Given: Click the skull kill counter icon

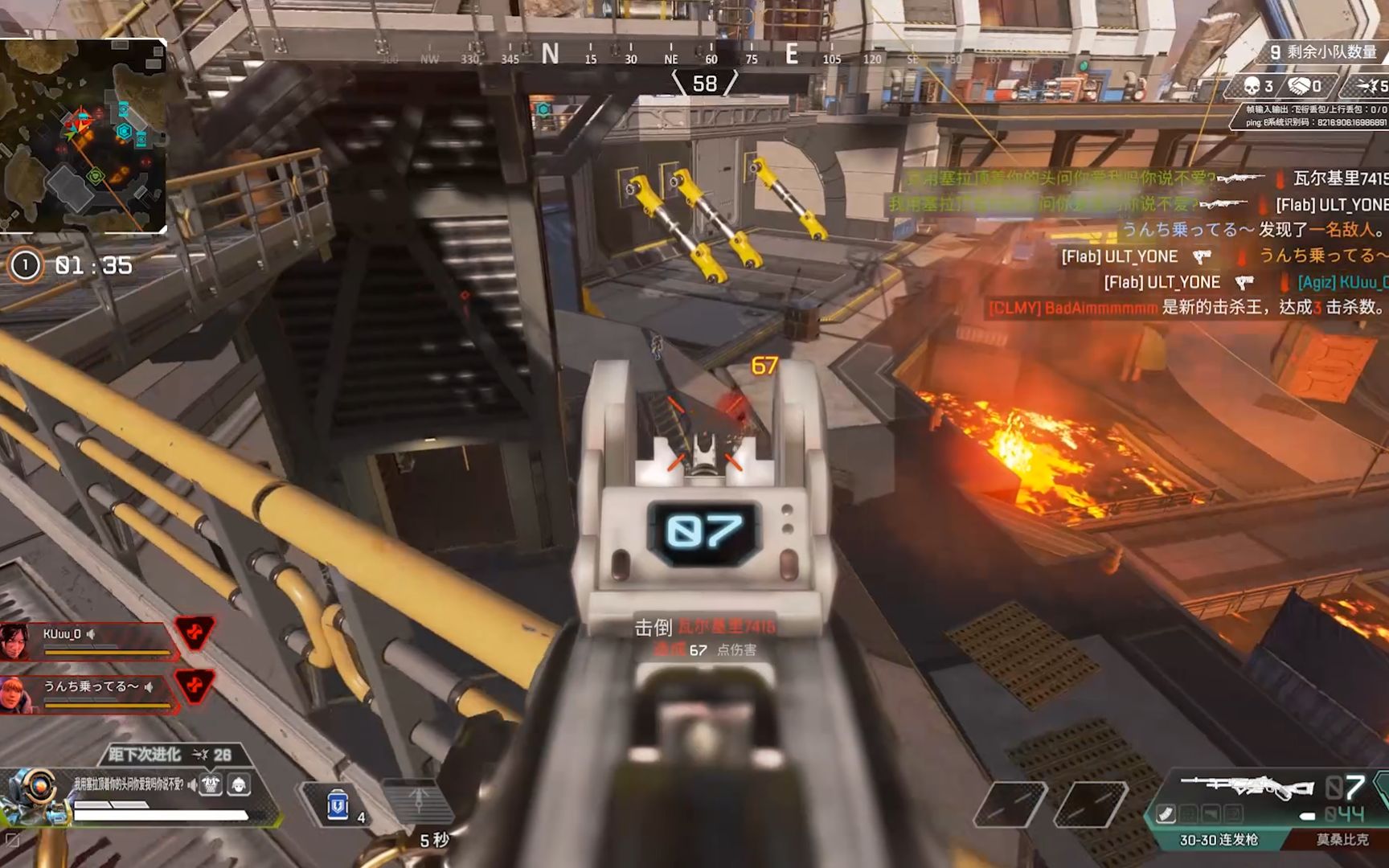Looking at the screenshot, I should [1252, 86].
